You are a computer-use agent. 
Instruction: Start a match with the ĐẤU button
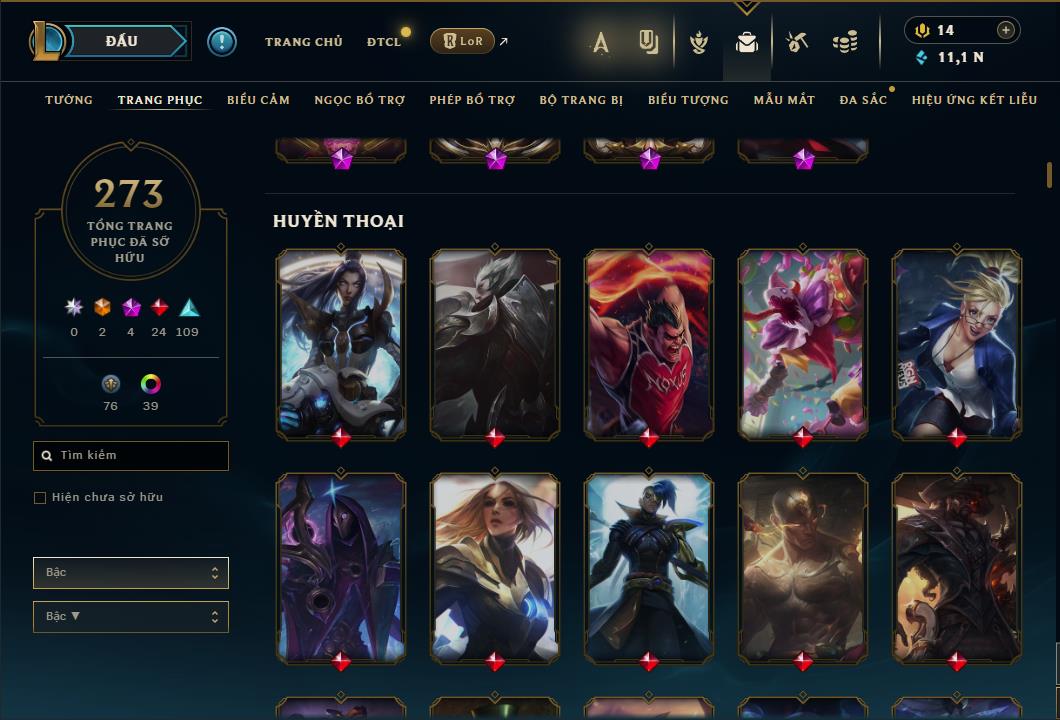click(x=122, y=41)
